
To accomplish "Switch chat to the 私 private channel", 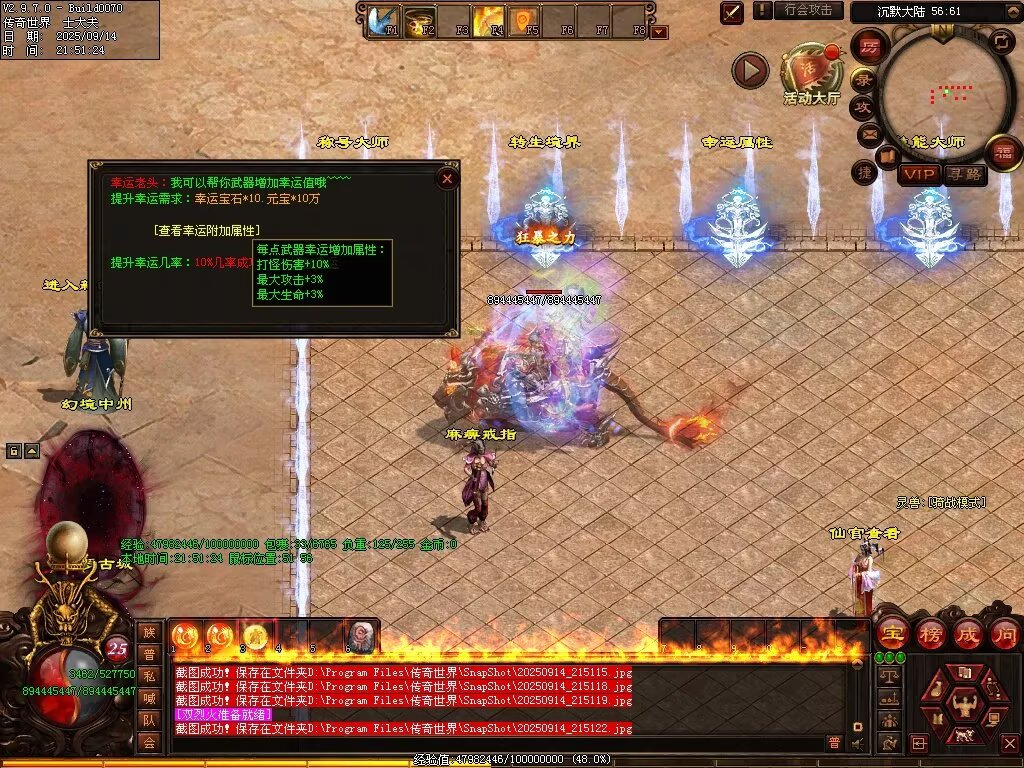I will 149,675.
